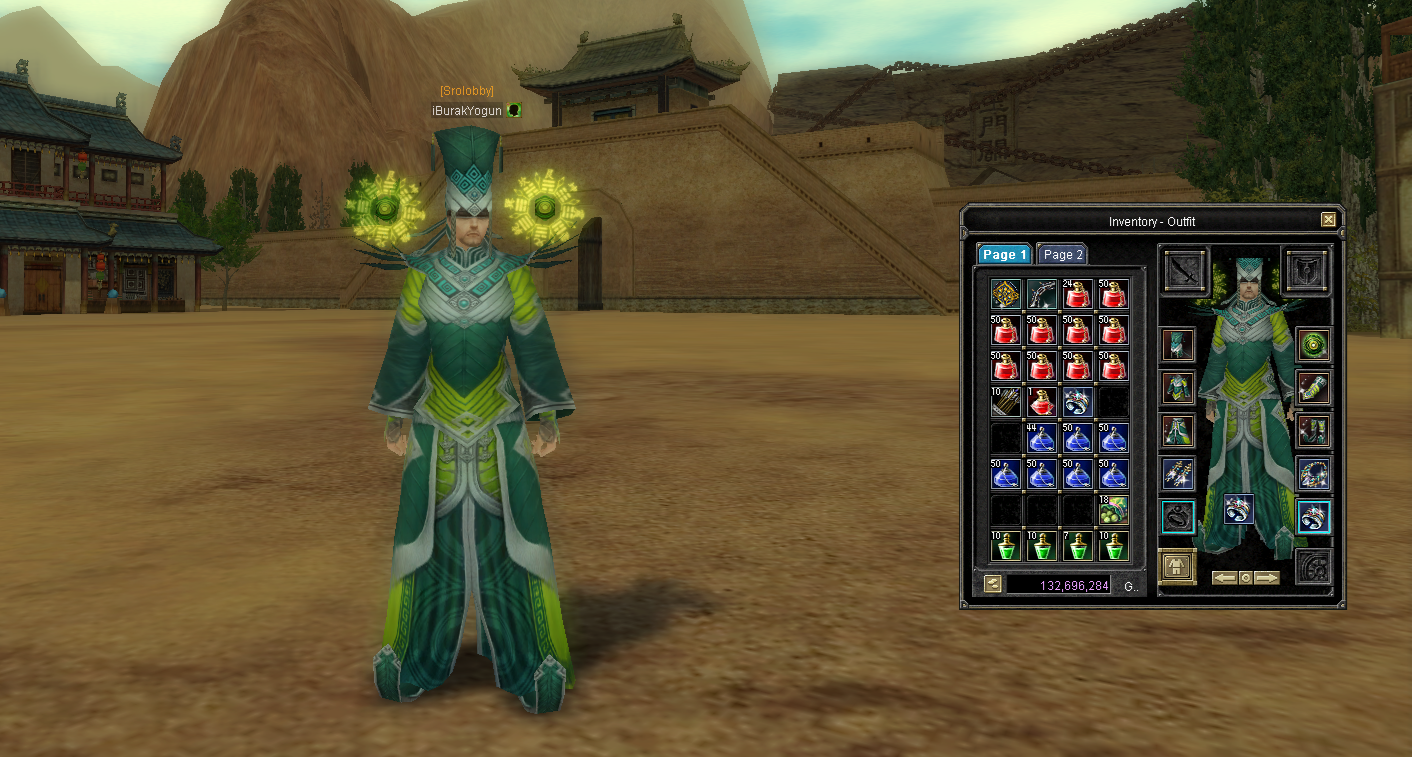Viewport: 1412px width, 757px height.
Task: Select the Page 1 inventory tab
Action: pos(1004,255)
